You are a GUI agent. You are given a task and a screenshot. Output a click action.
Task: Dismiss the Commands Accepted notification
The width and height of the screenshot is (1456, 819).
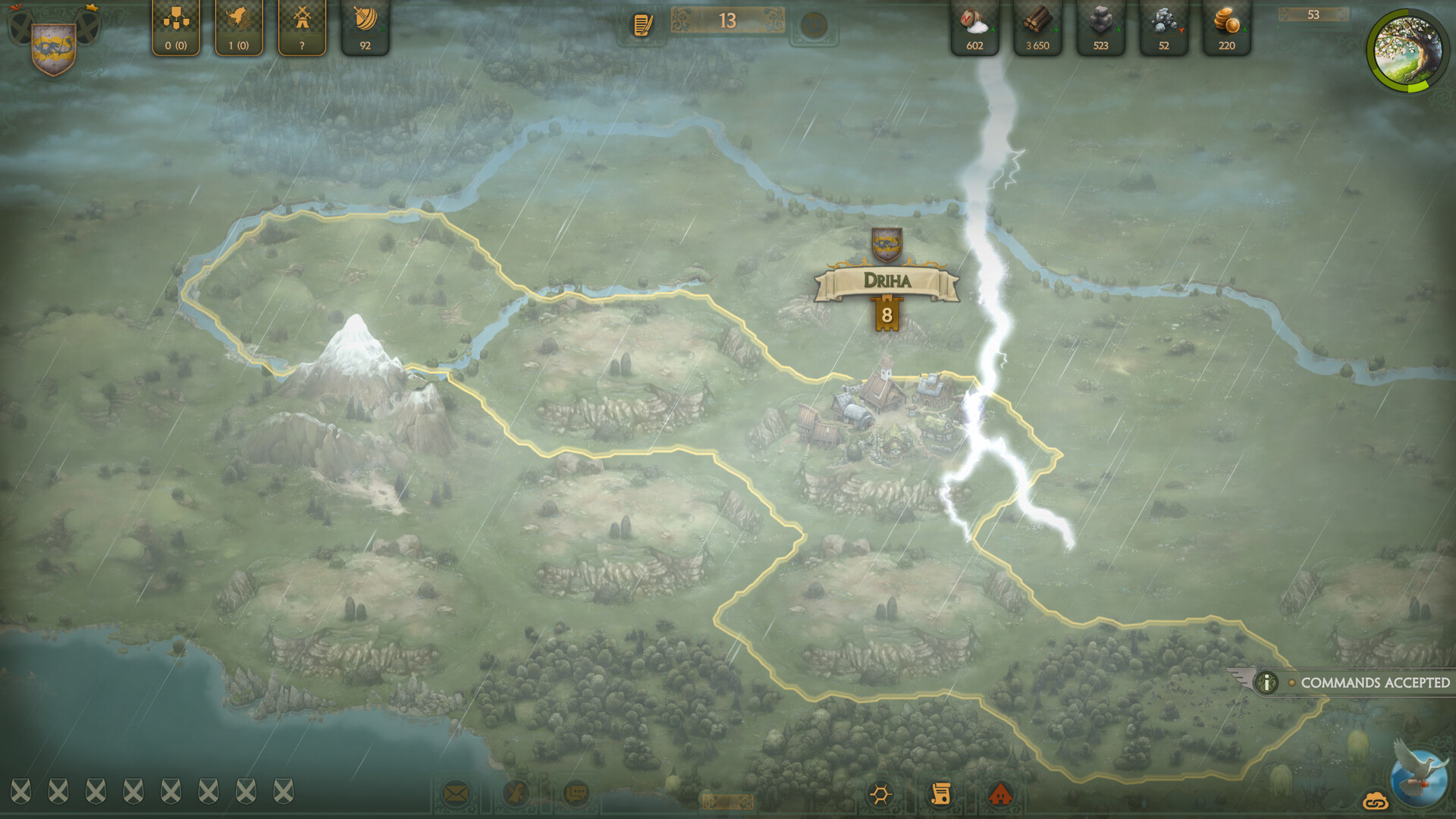tap(1373, 682)
